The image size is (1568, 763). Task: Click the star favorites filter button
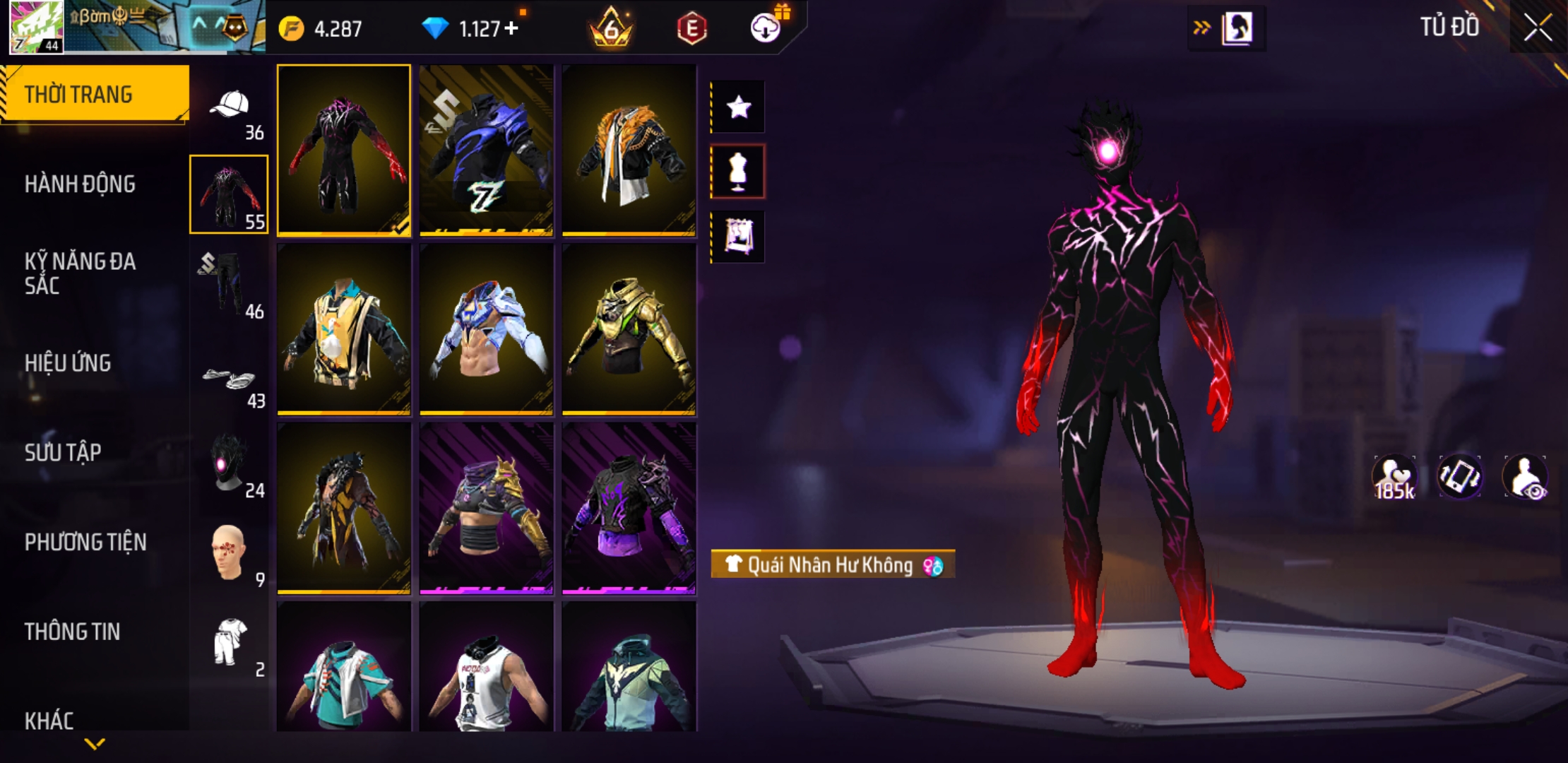[x=738, y=107]
